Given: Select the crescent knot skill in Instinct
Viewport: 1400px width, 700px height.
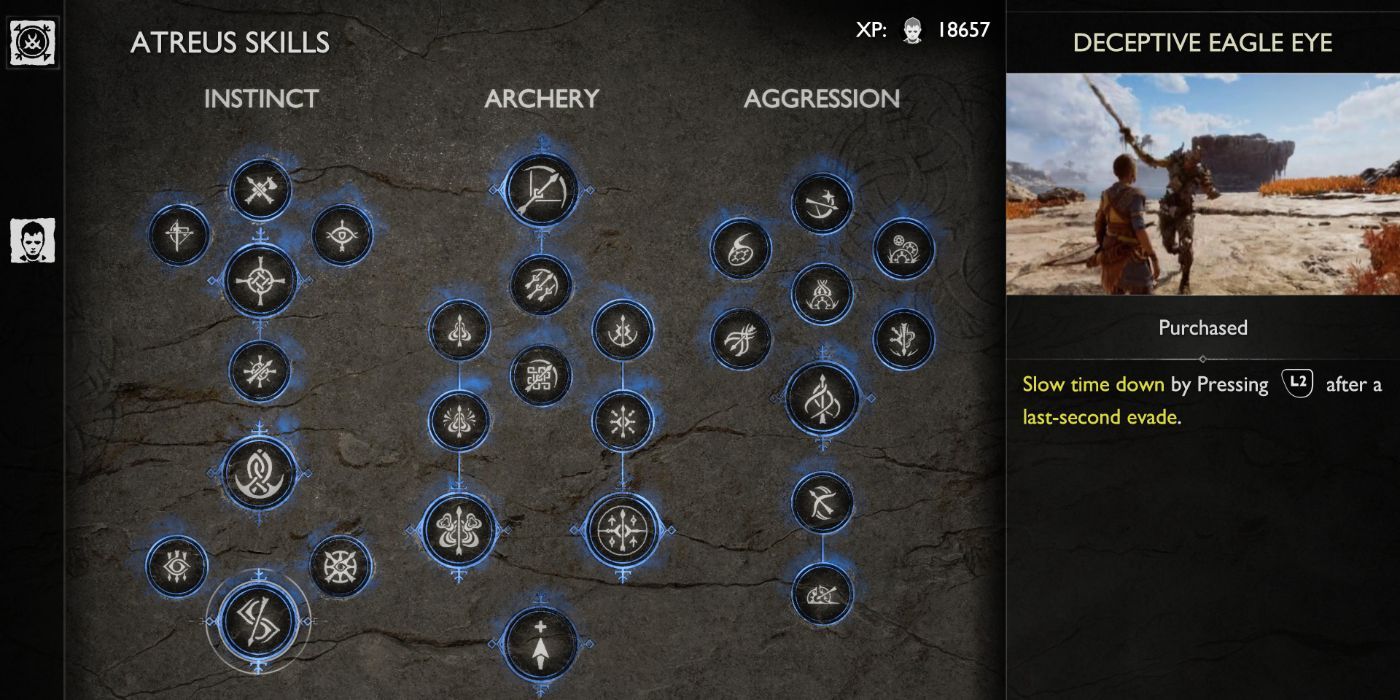Looking at the screenshot, I should click(x=260, y=472).
